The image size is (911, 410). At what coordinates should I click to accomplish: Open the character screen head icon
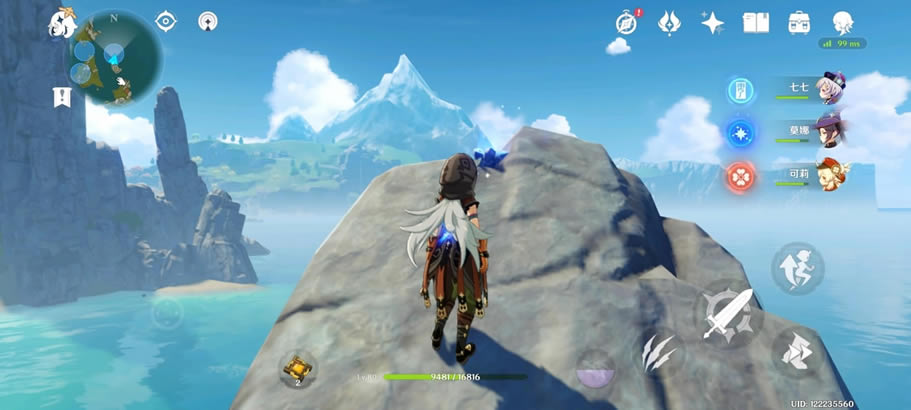pyautogui.click(x=843, y=22)
